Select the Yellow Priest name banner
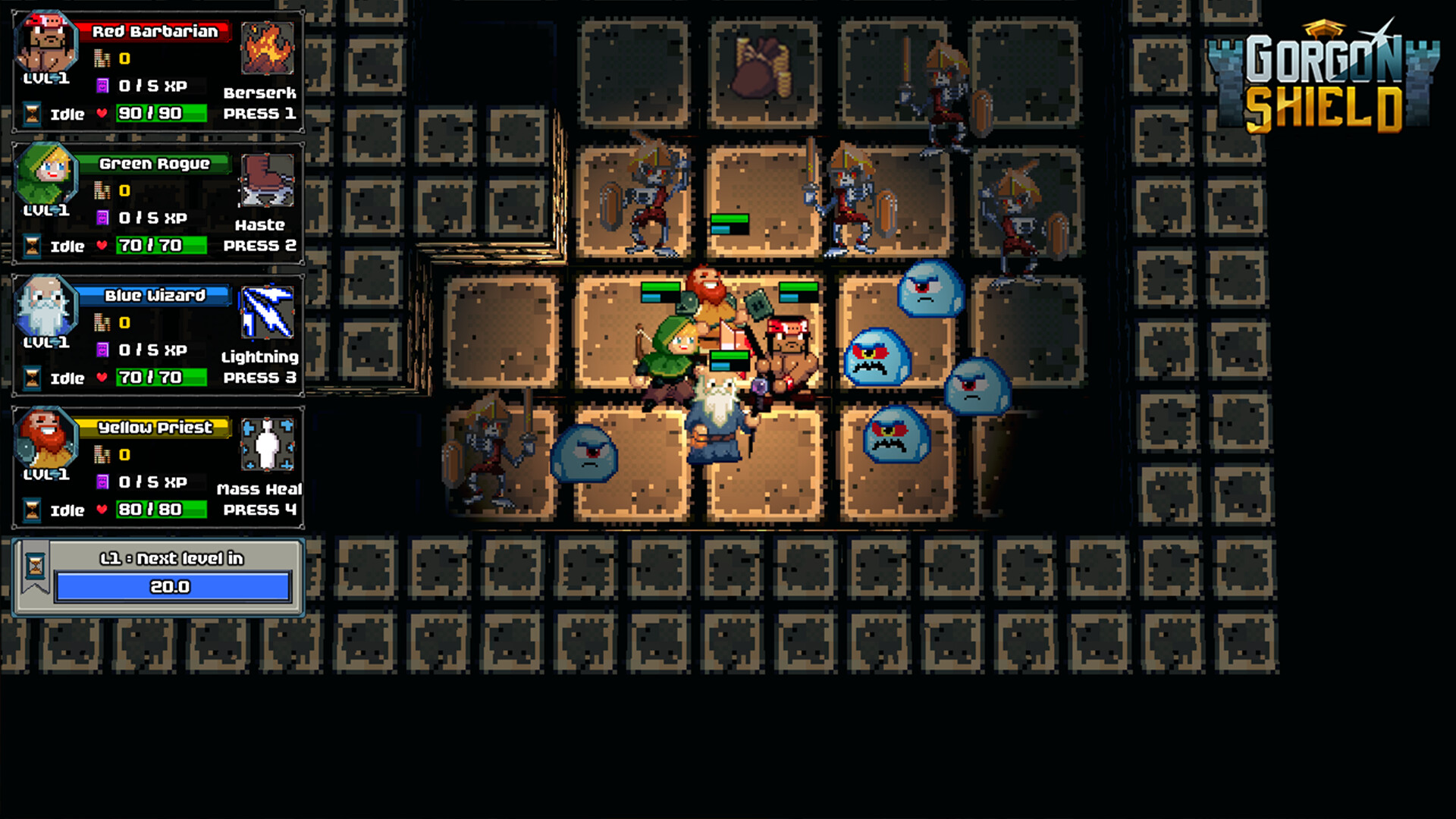Viewport: 1456px width, 819px height. pyautogui.click(x=155, y=427)
